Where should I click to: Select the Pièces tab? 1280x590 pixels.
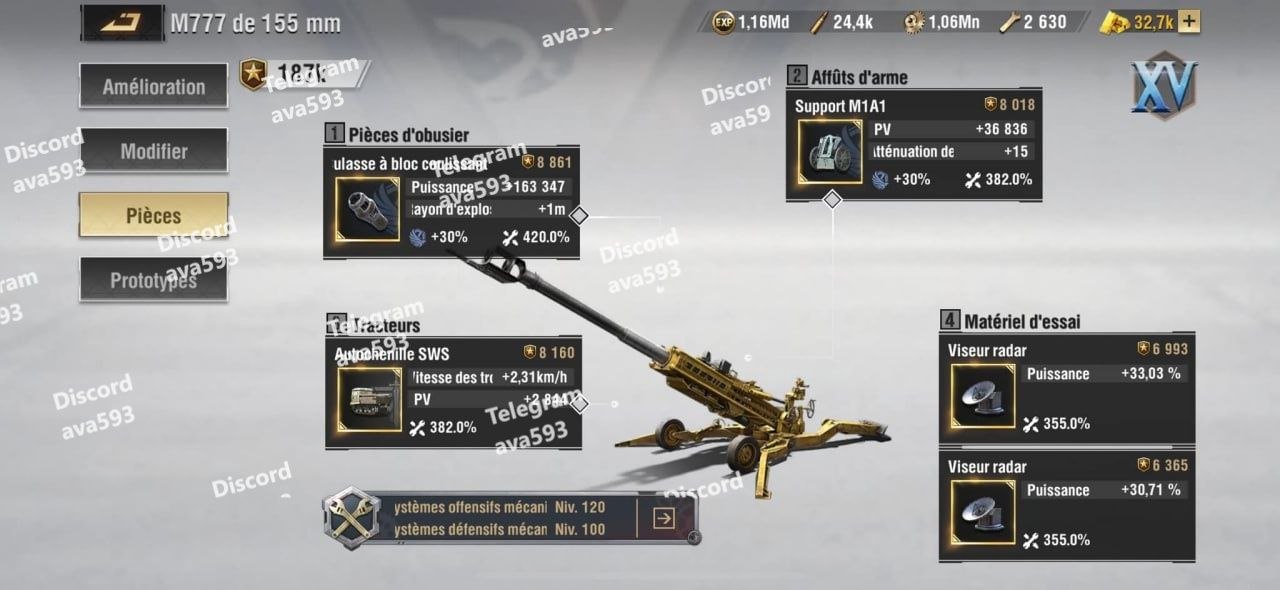pos(153,216)
